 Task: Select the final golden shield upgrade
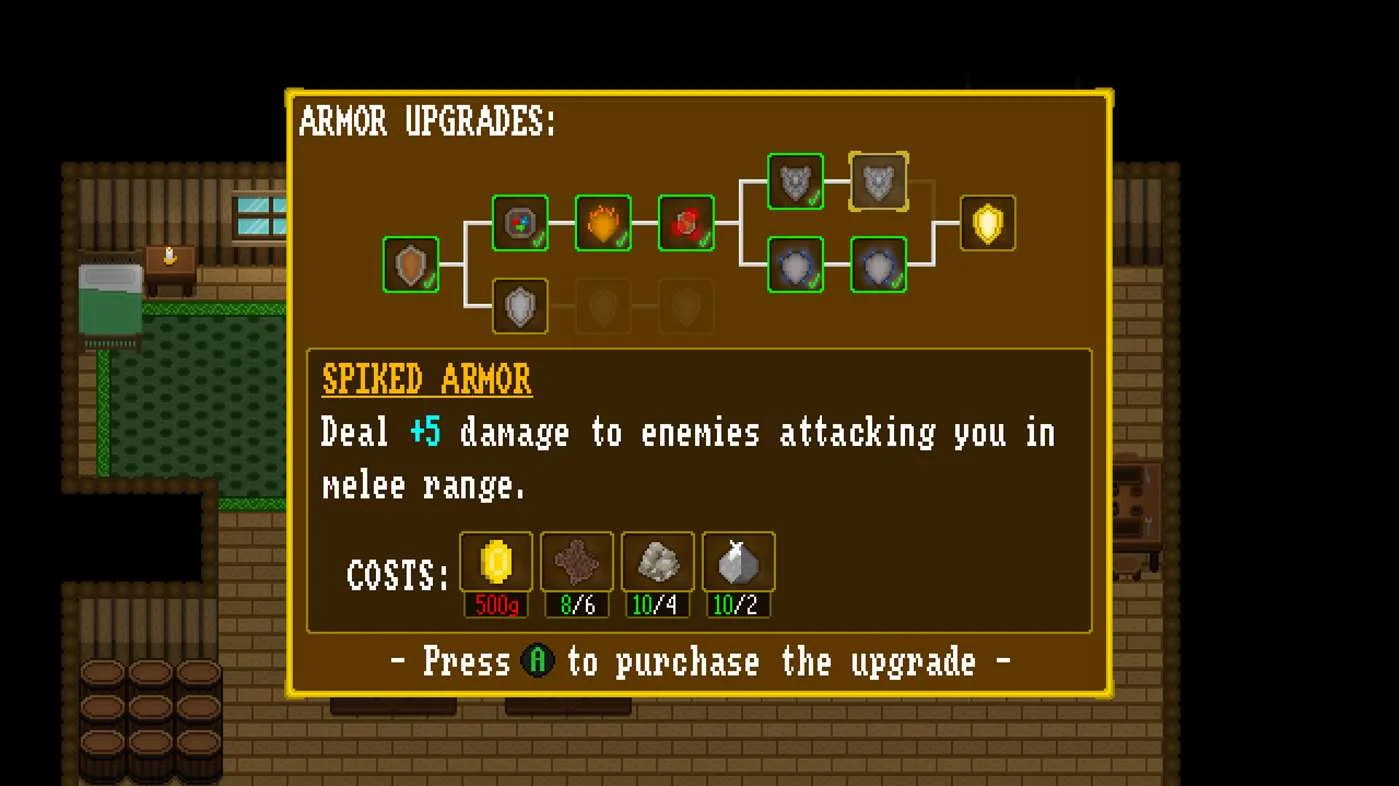tap(988, 223)
